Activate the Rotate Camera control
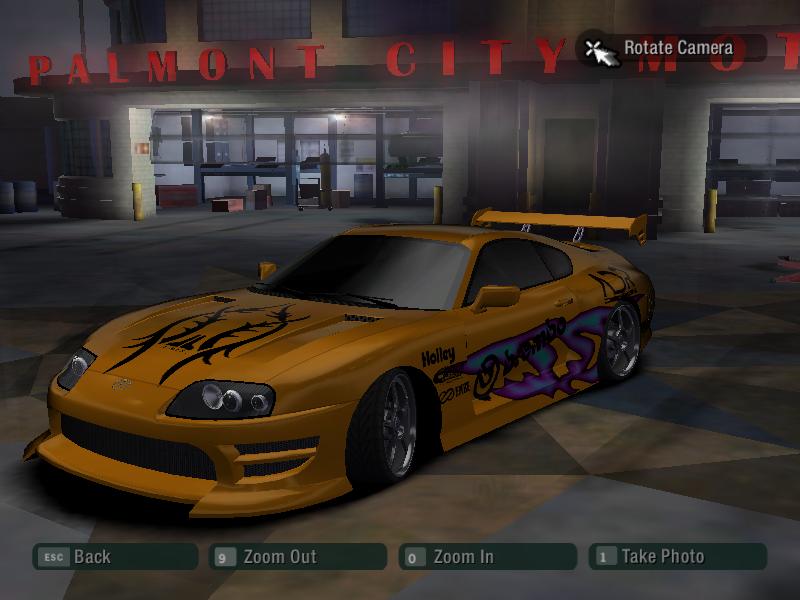The image size is (800, 600). click(671, 48)
